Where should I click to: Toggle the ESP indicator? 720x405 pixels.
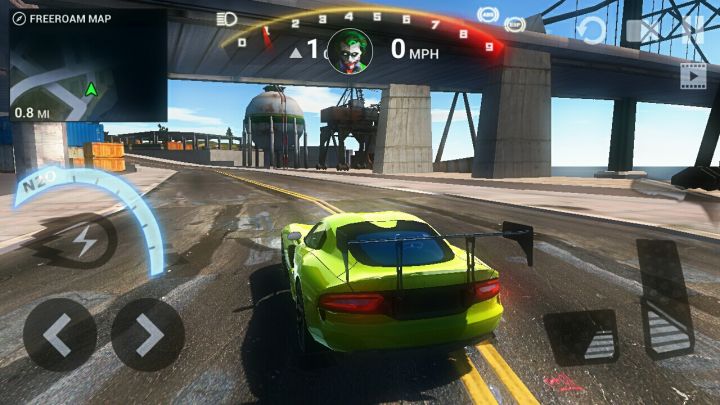515,24
